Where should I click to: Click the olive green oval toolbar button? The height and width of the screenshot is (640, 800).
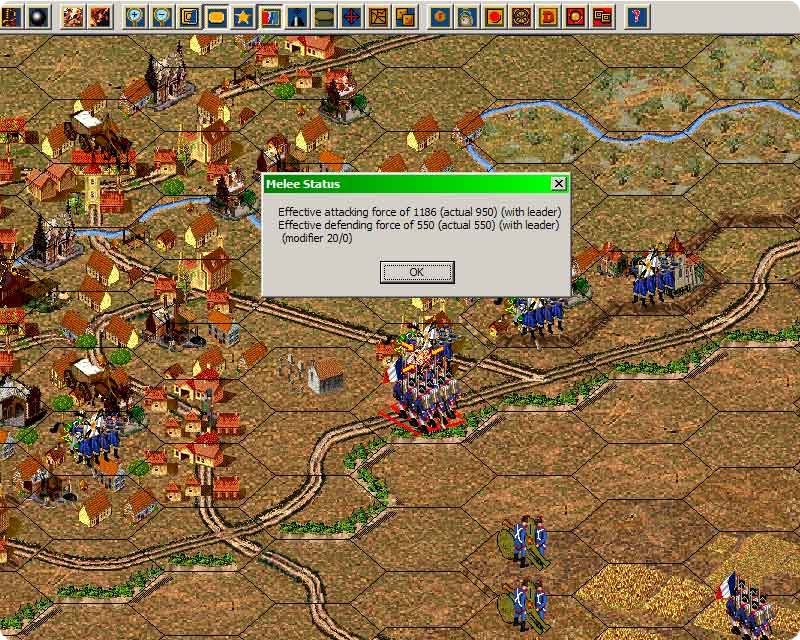pyautogui.click(x=324, y=16)
